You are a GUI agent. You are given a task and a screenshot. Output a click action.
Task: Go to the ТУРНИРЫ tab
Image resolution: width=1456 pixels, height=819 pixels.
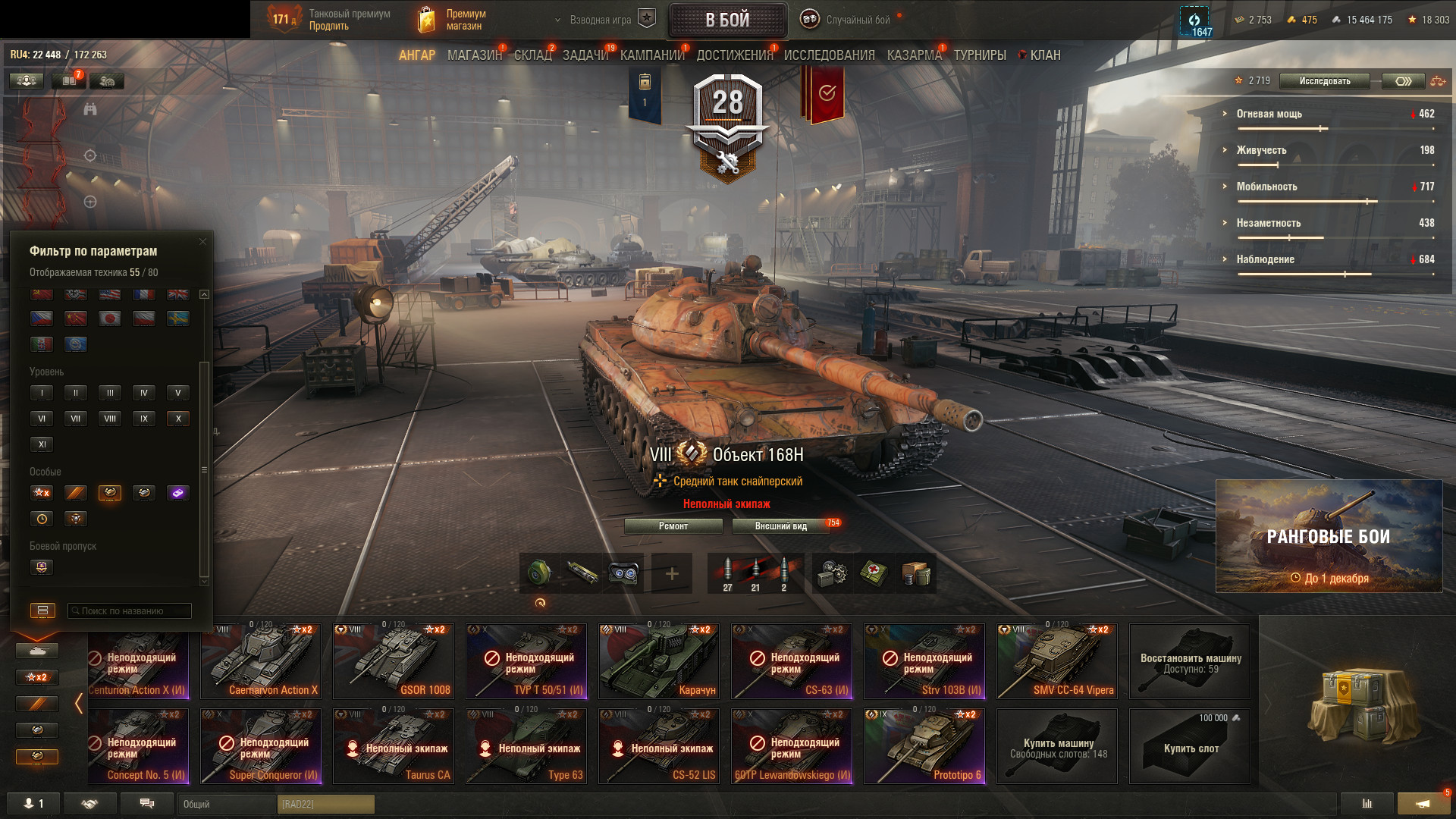coord(980,55)
